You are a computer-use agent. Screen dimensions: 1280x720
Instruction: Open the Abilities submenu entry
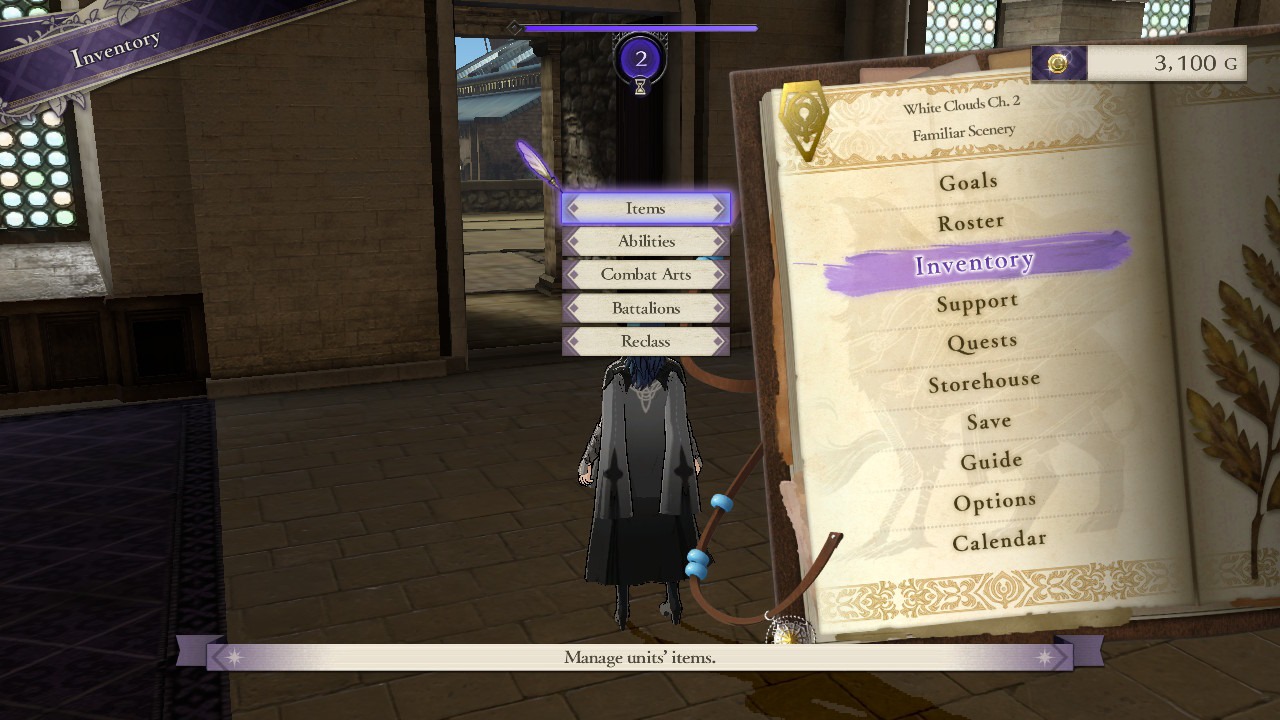point(645,241)
